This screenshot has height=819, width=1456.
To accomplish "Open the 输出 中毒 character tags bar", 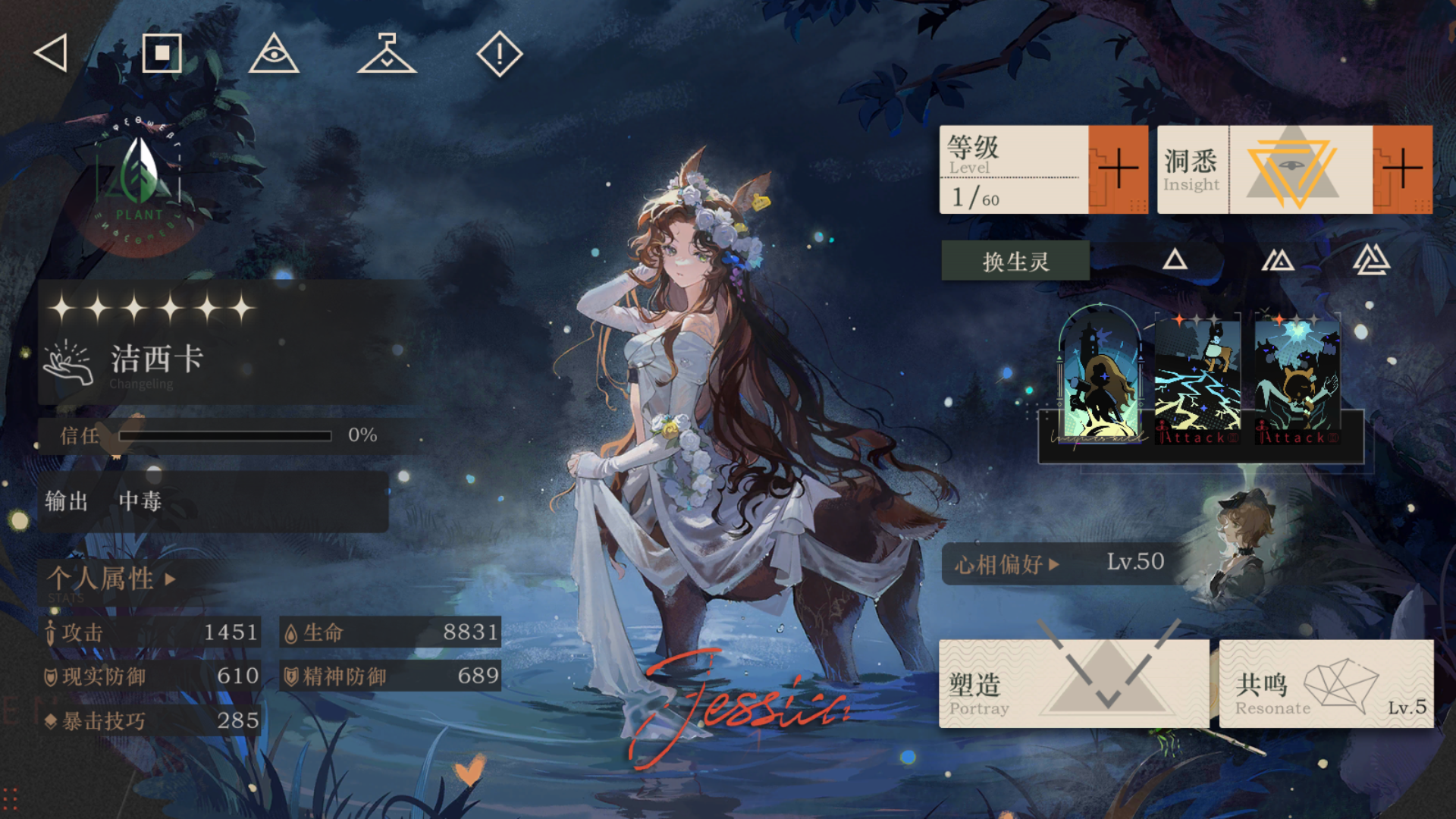I will [x=214, y=501].
